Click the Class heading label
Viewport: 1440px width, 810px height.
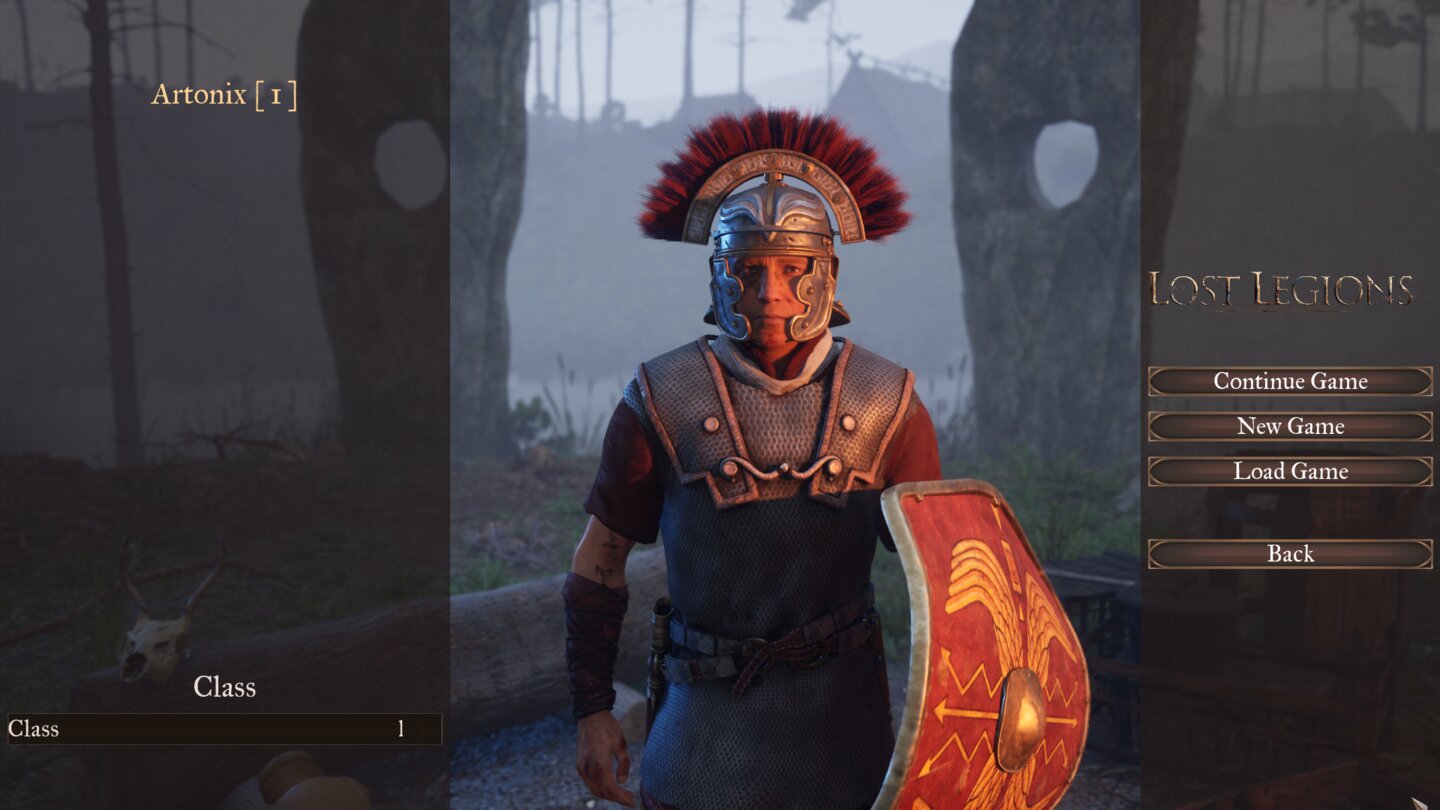point(224,688)
